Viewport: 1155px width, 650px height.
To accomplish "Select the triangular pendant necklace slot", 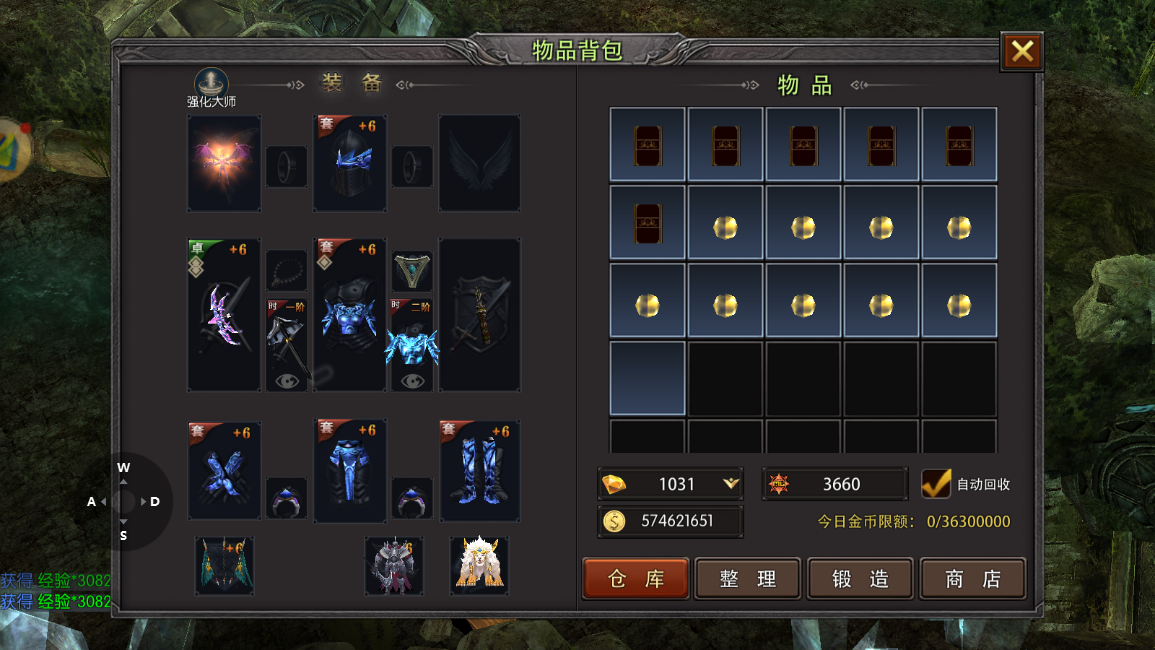I will pos(412,271).
